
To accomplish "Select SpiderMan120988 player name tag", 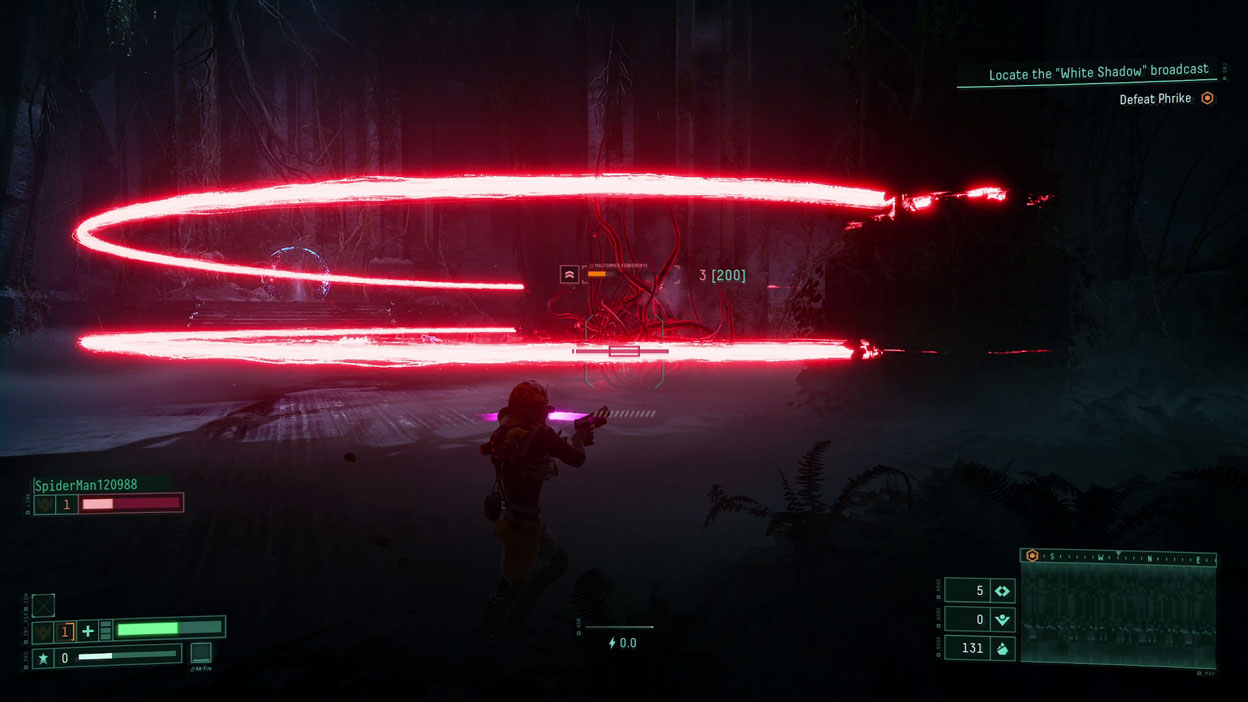I will pyautogui.click(x=86, y=485).
